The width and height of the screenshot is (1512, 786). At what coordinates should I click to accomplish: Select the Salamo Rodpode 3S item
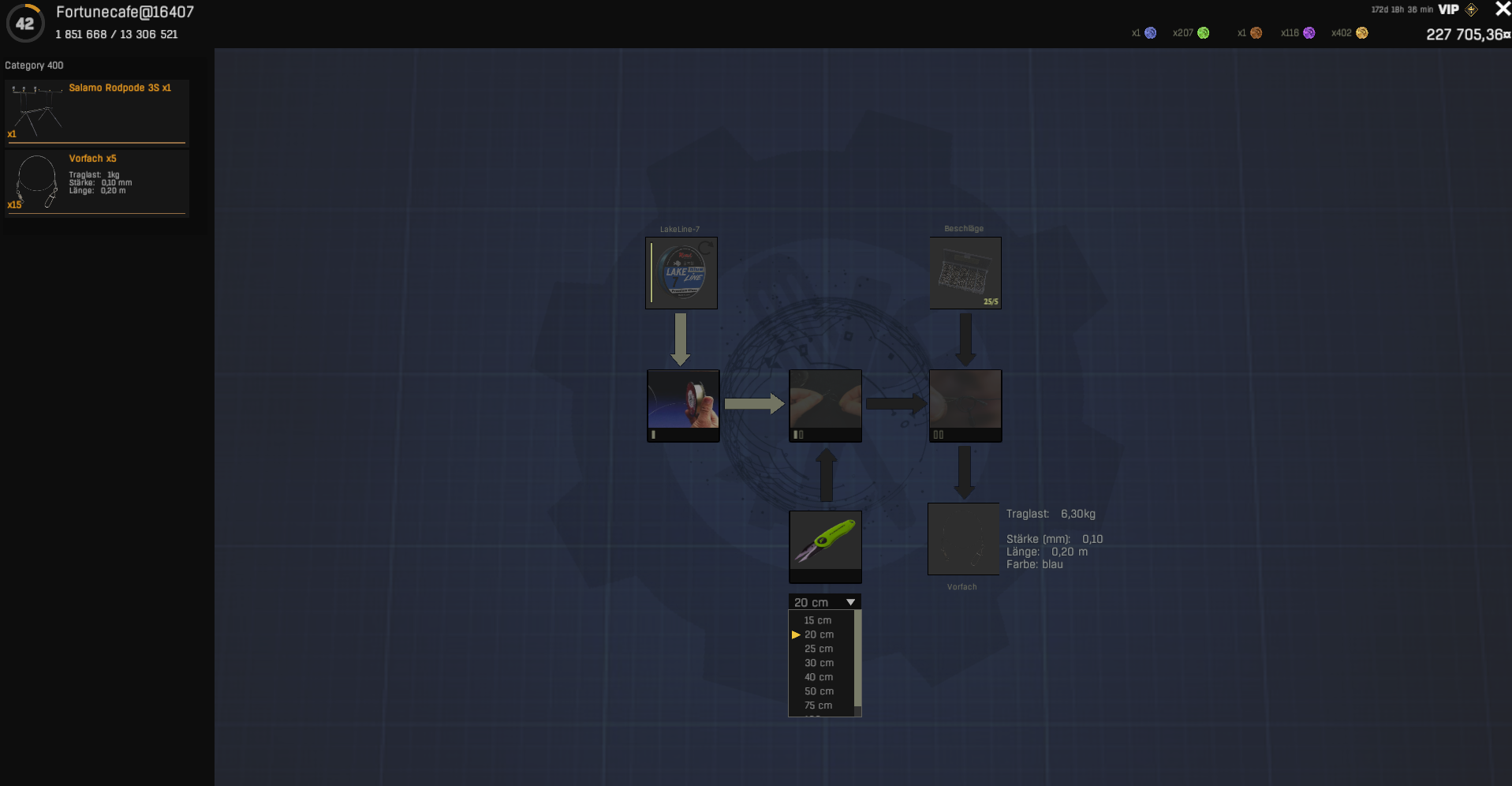[96, 111]
